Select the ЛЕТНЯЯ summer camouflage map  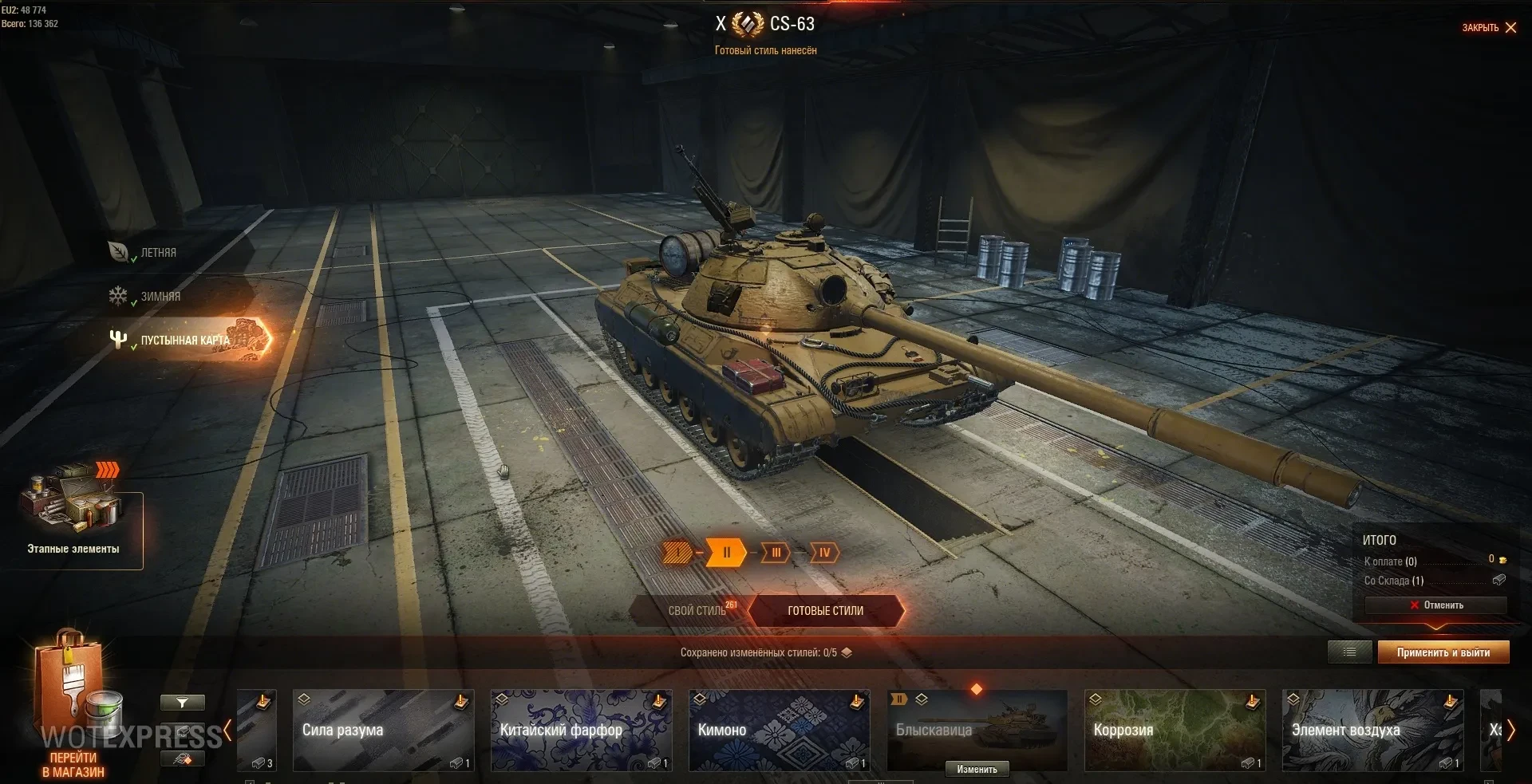(x=158, y=253)
